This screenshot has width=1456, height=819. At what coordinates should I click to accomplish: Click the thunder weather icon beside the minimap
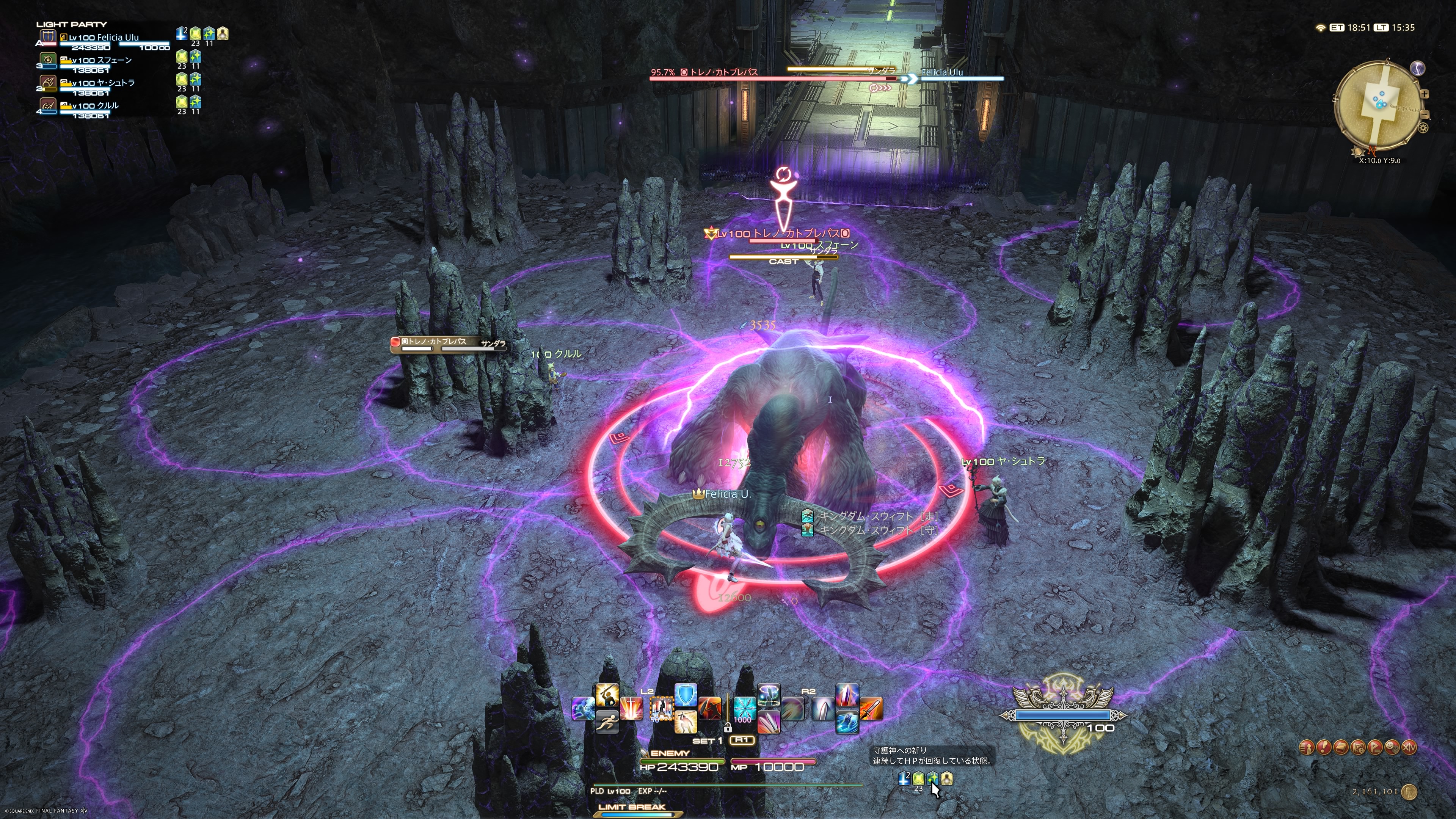(x=1418, y=68)
